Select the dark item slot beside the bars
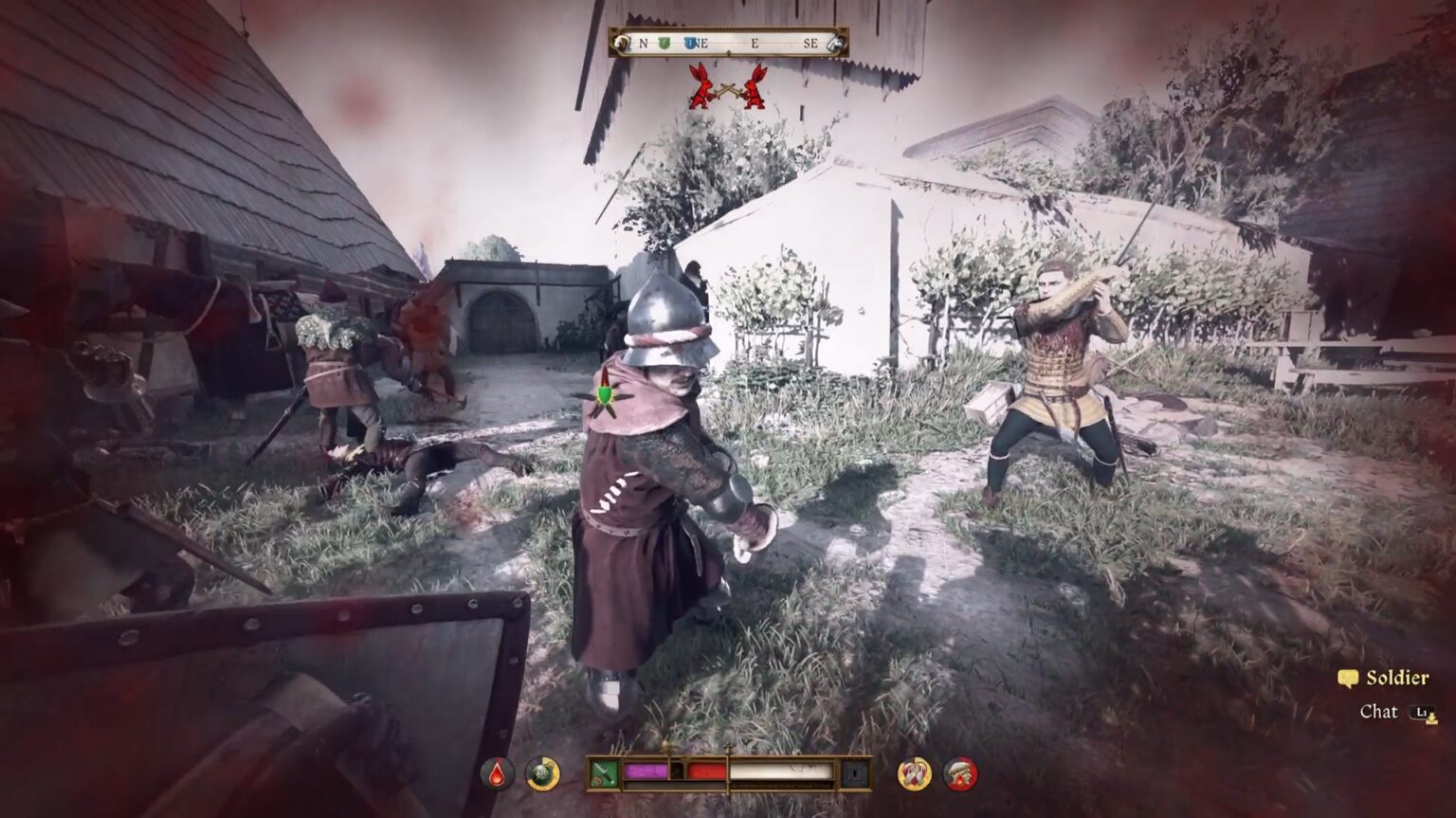Image resolution: width=1456 pixels, height=818 pixels. pos(854,774)
